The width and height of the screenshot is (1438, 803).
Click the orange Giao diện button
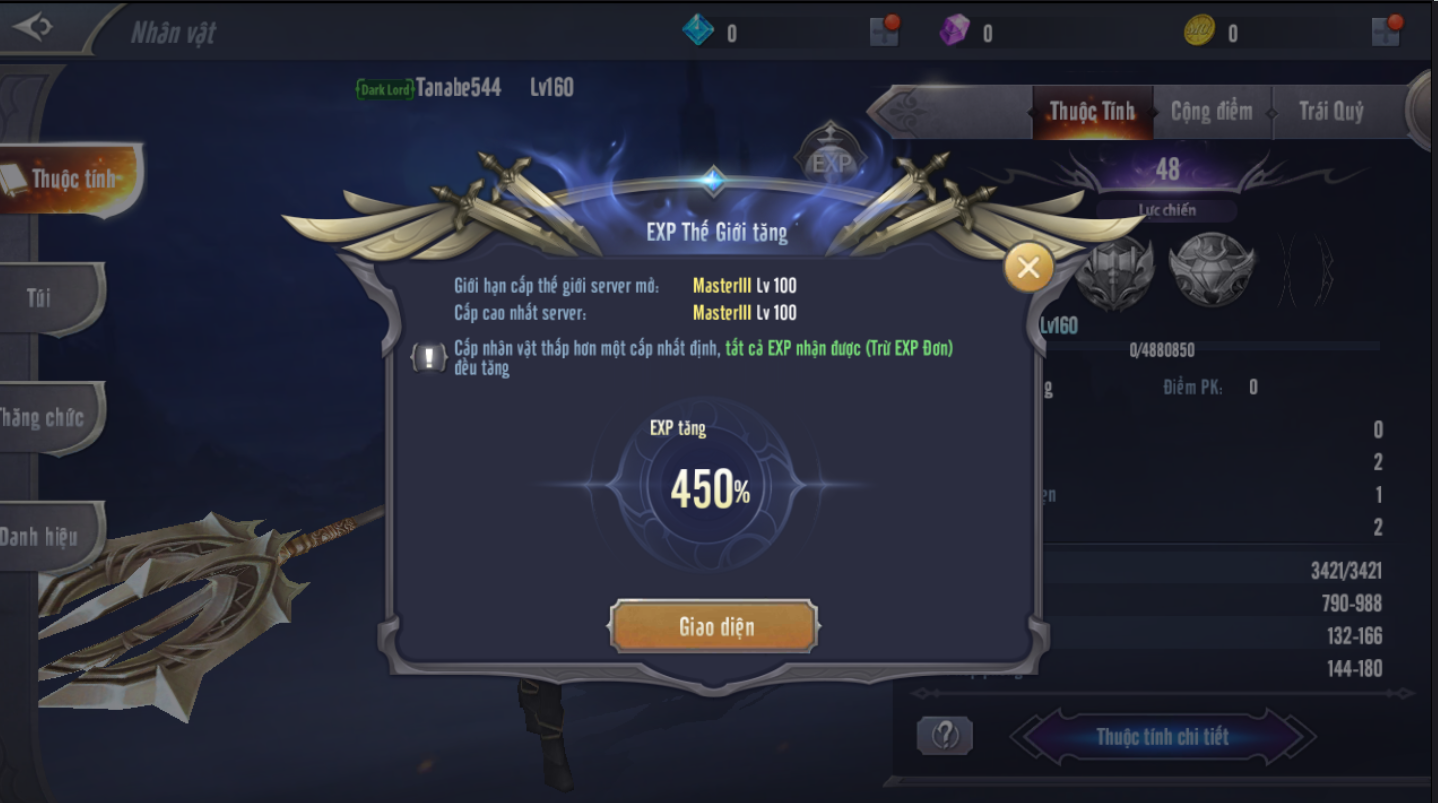pos(714,627)
